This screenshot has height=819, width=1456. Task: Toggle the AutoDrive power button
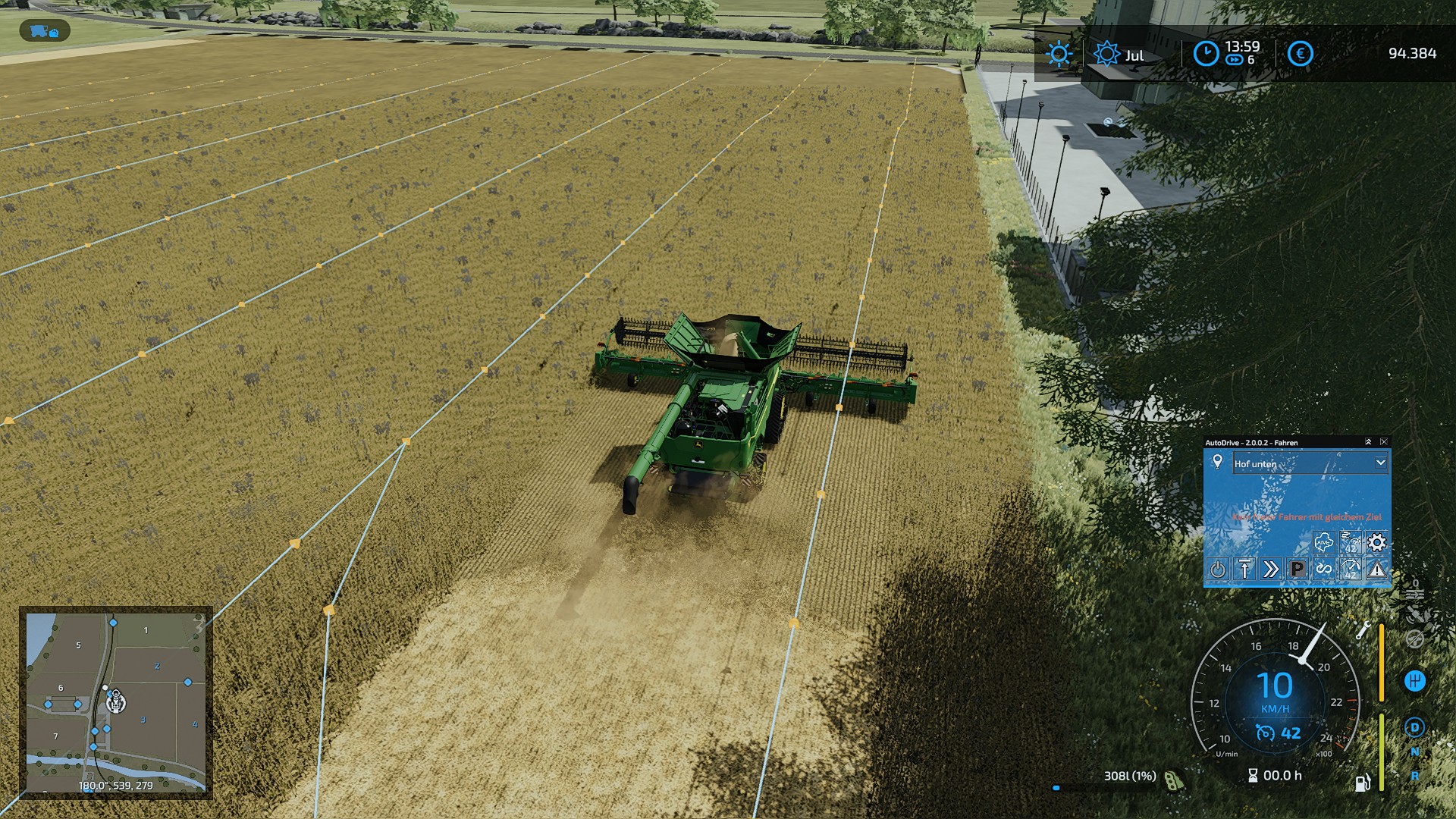click(x=1219, y=569)
